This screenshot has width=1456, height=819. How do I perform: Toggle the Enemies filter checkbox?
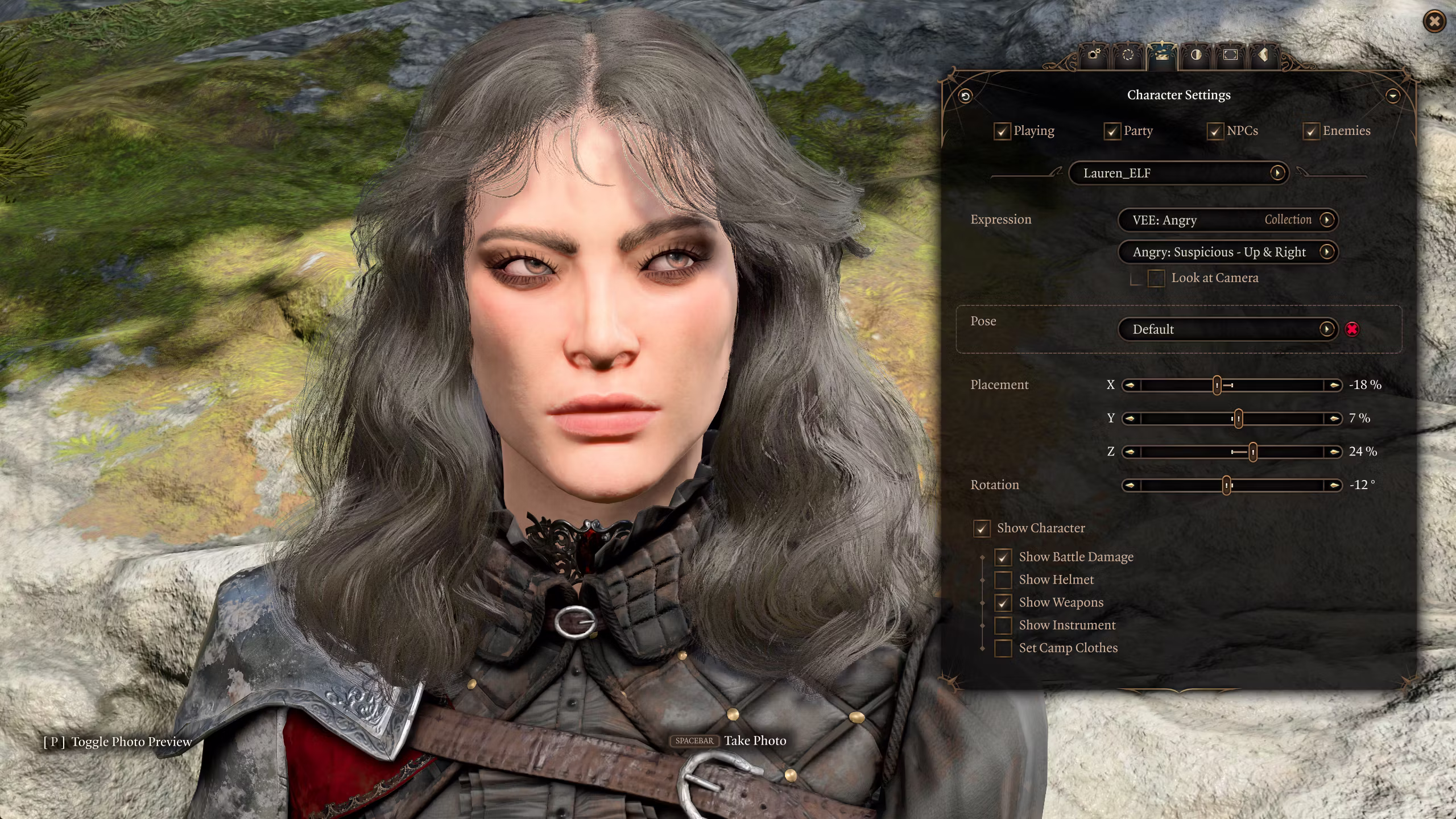pyautogui.click(x=1311, y=131)
